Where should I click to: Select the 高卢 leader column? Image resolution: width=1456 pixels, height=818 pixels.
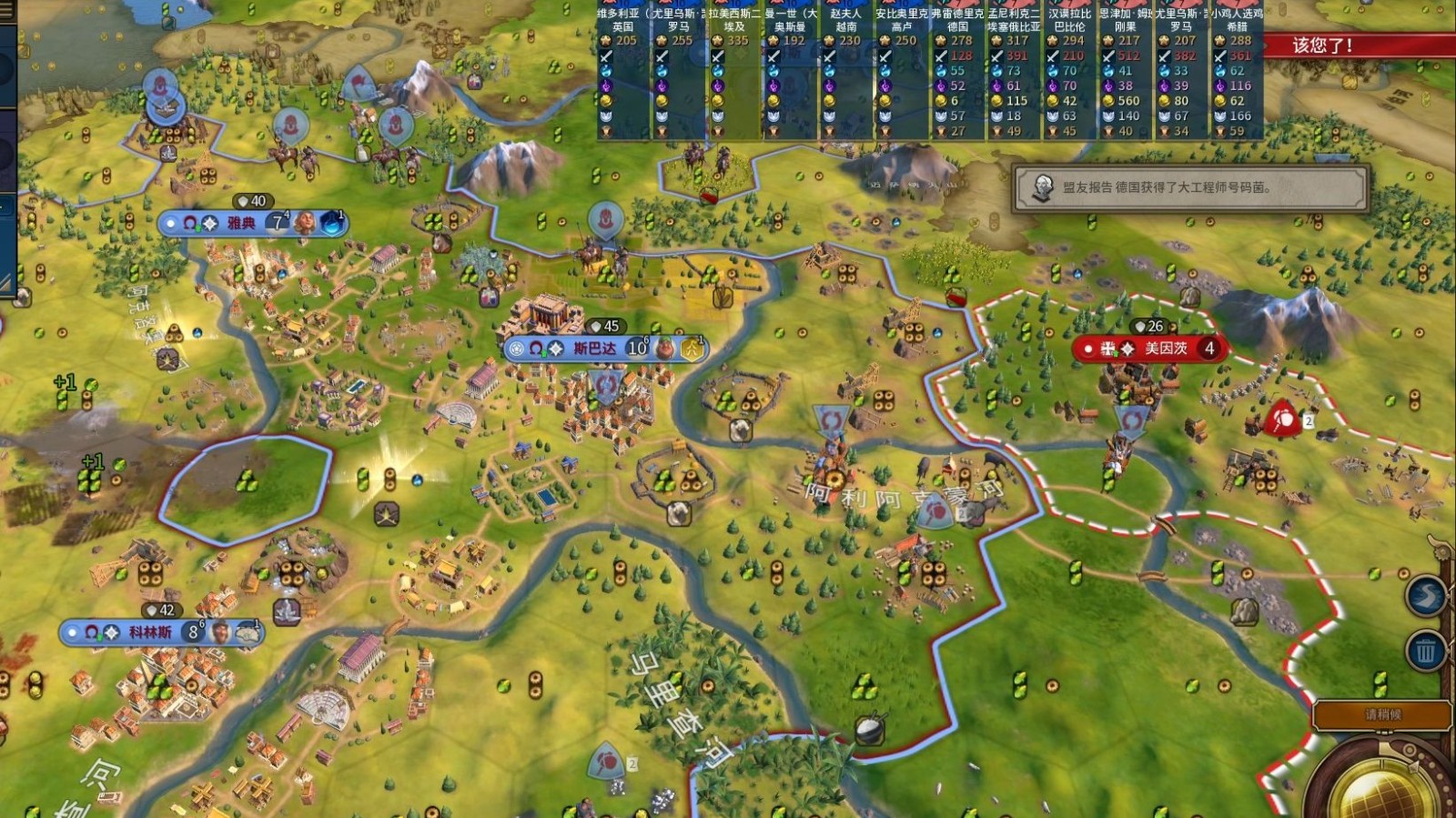tap(902, 73)
